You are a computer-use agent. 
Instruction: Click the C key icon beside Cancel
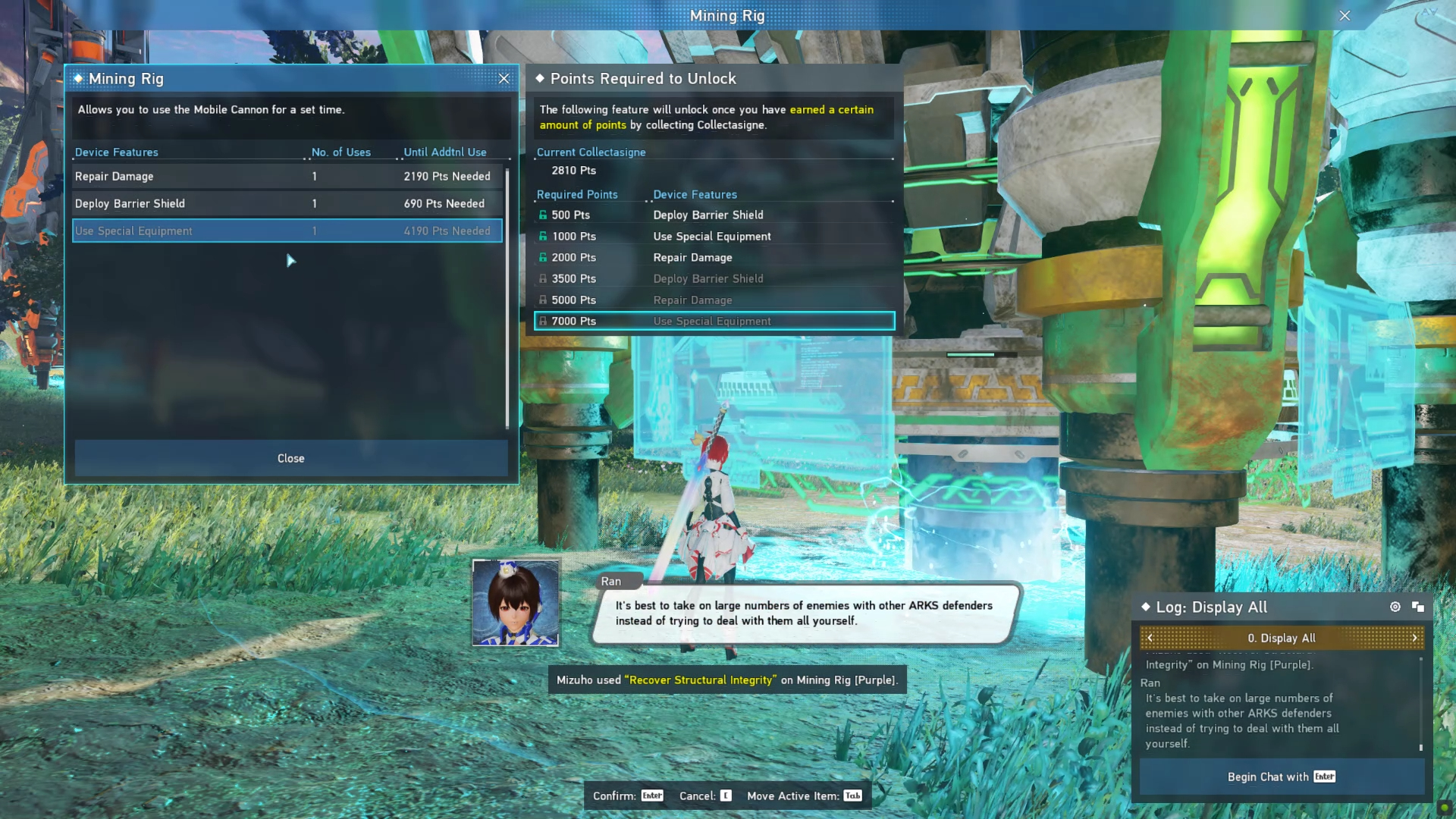[726, 795]
